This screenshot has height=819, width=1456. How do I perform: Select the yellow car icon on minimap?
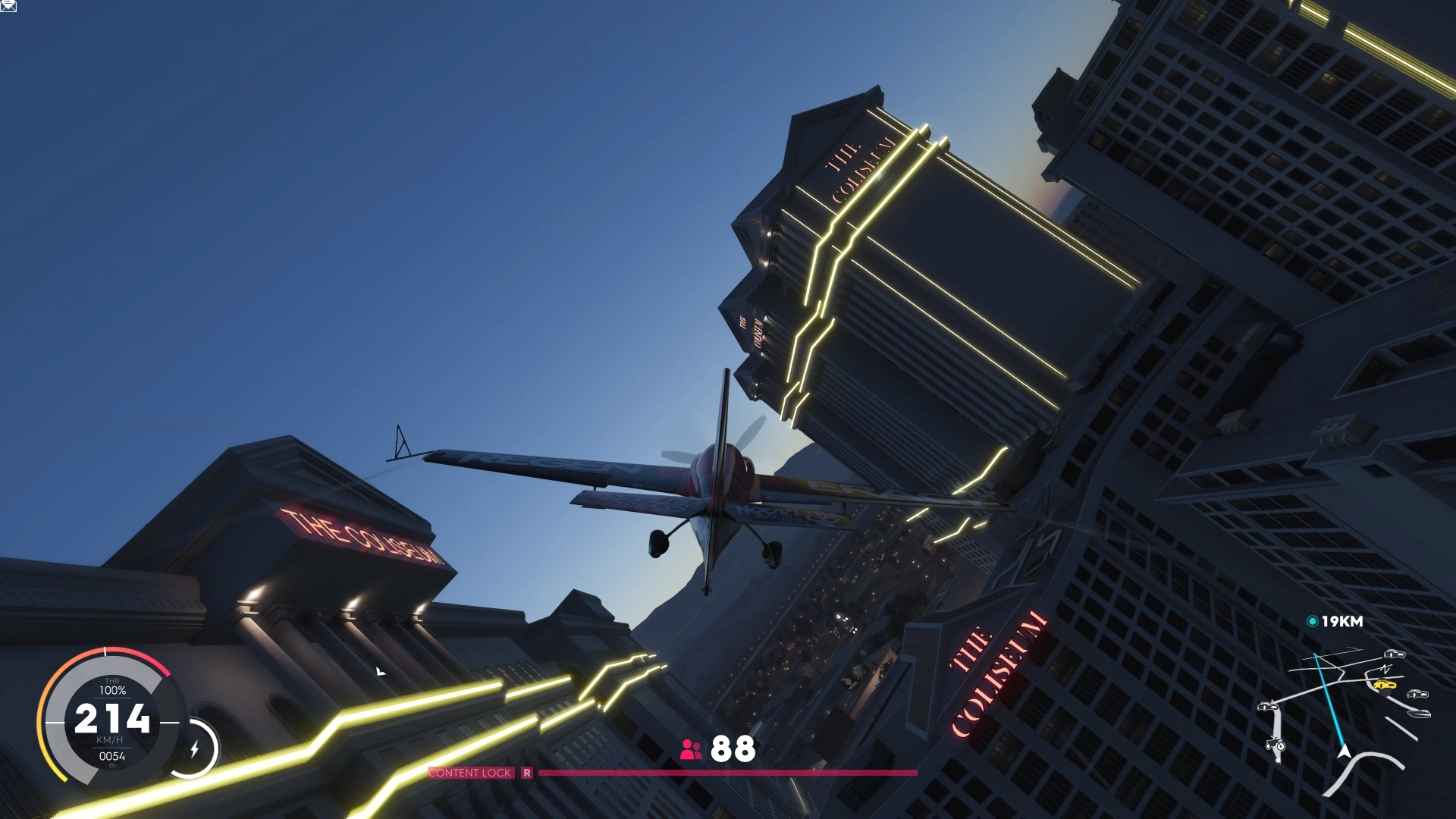(1386, 684)
